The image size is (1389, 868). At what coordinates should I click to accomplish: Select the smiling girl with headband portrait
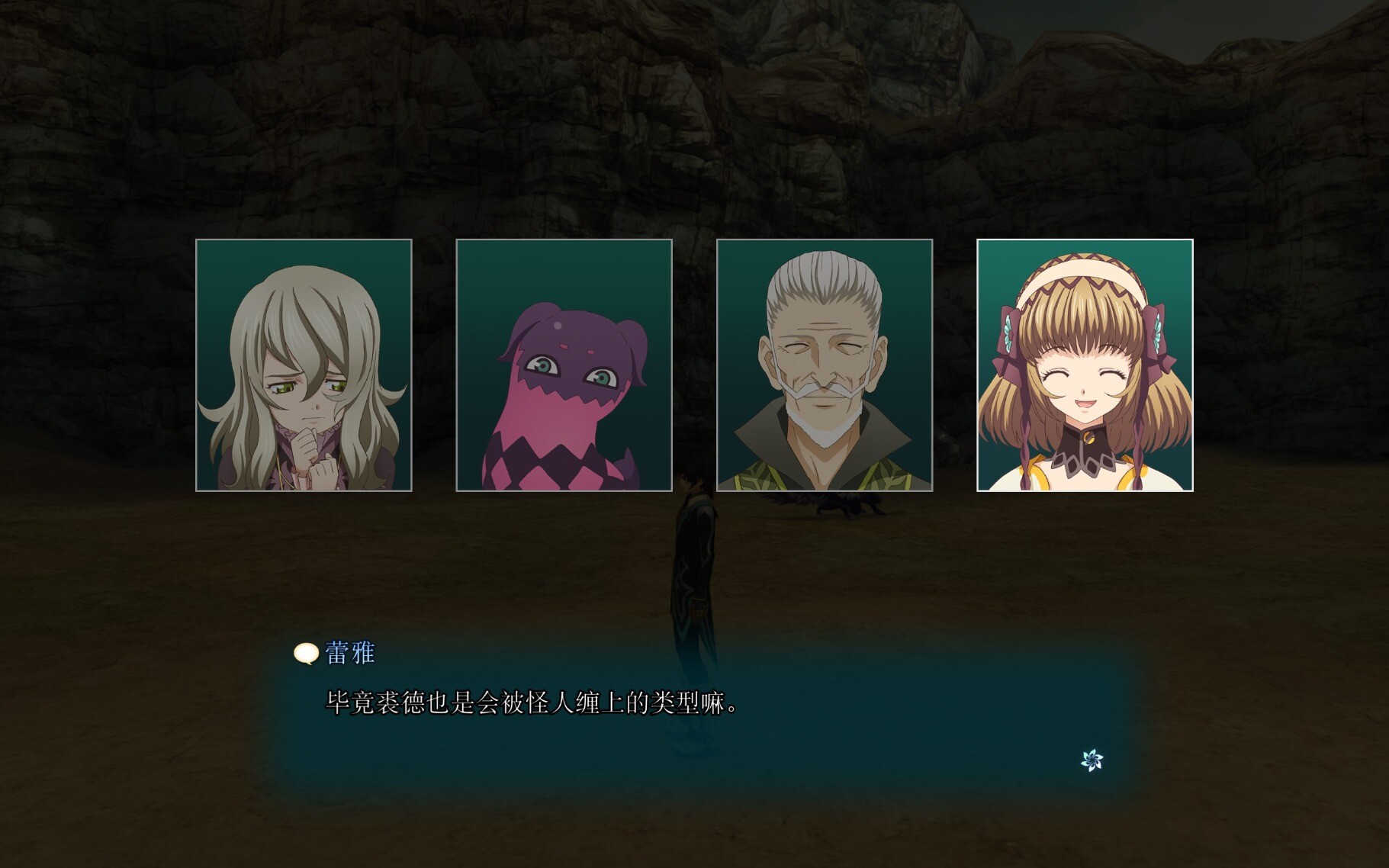1085,365
